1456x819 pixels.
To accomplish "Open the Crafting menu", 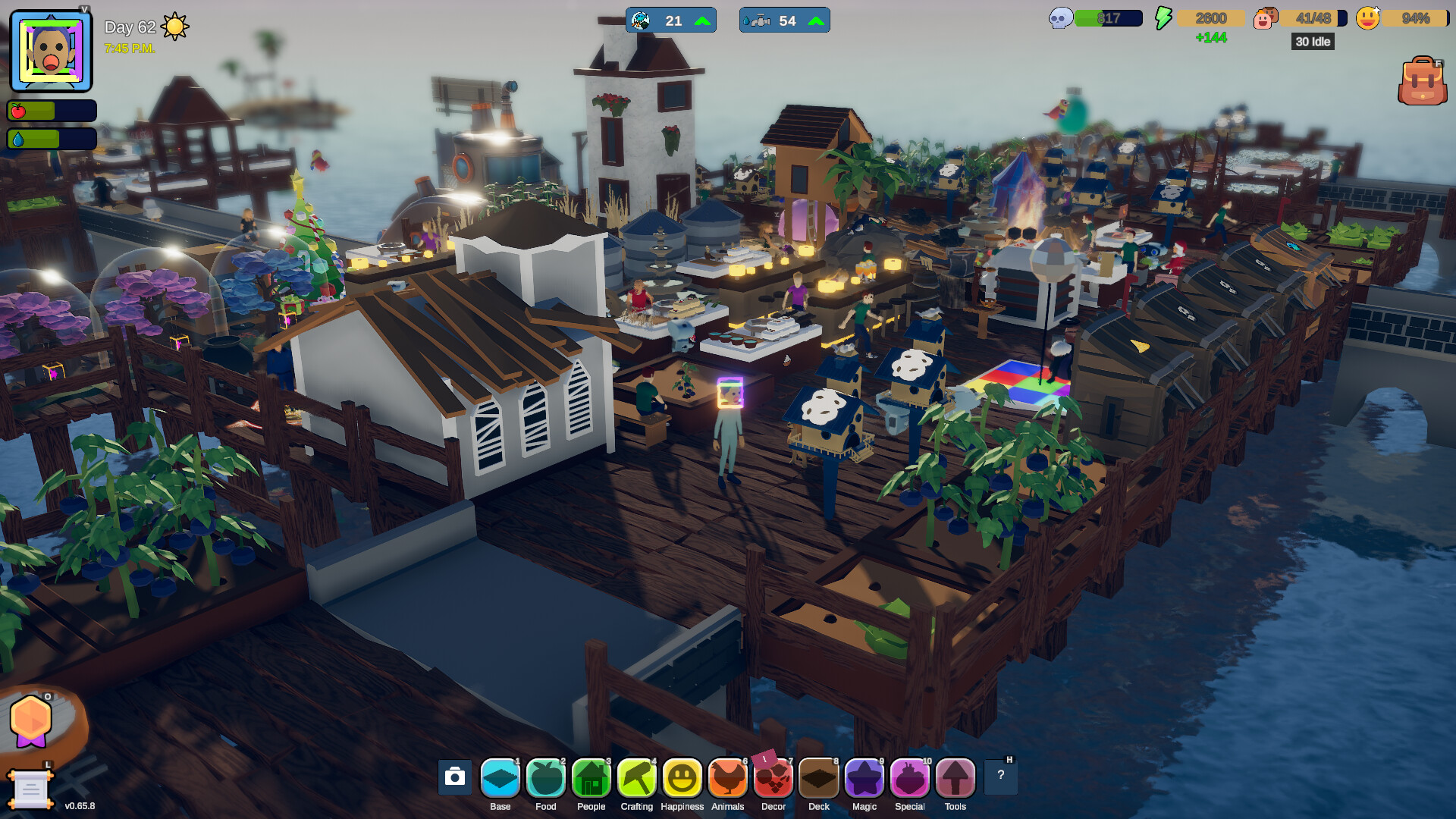I will pyautogui.click(x=636, y=777).
